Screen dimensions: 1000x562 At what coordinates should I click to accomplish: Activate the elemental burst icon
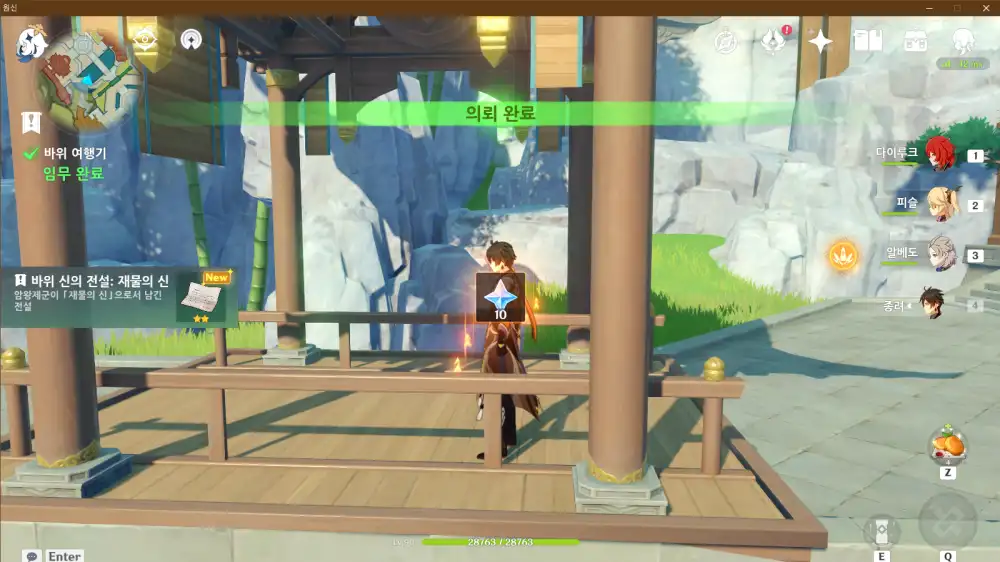point(946,521)
